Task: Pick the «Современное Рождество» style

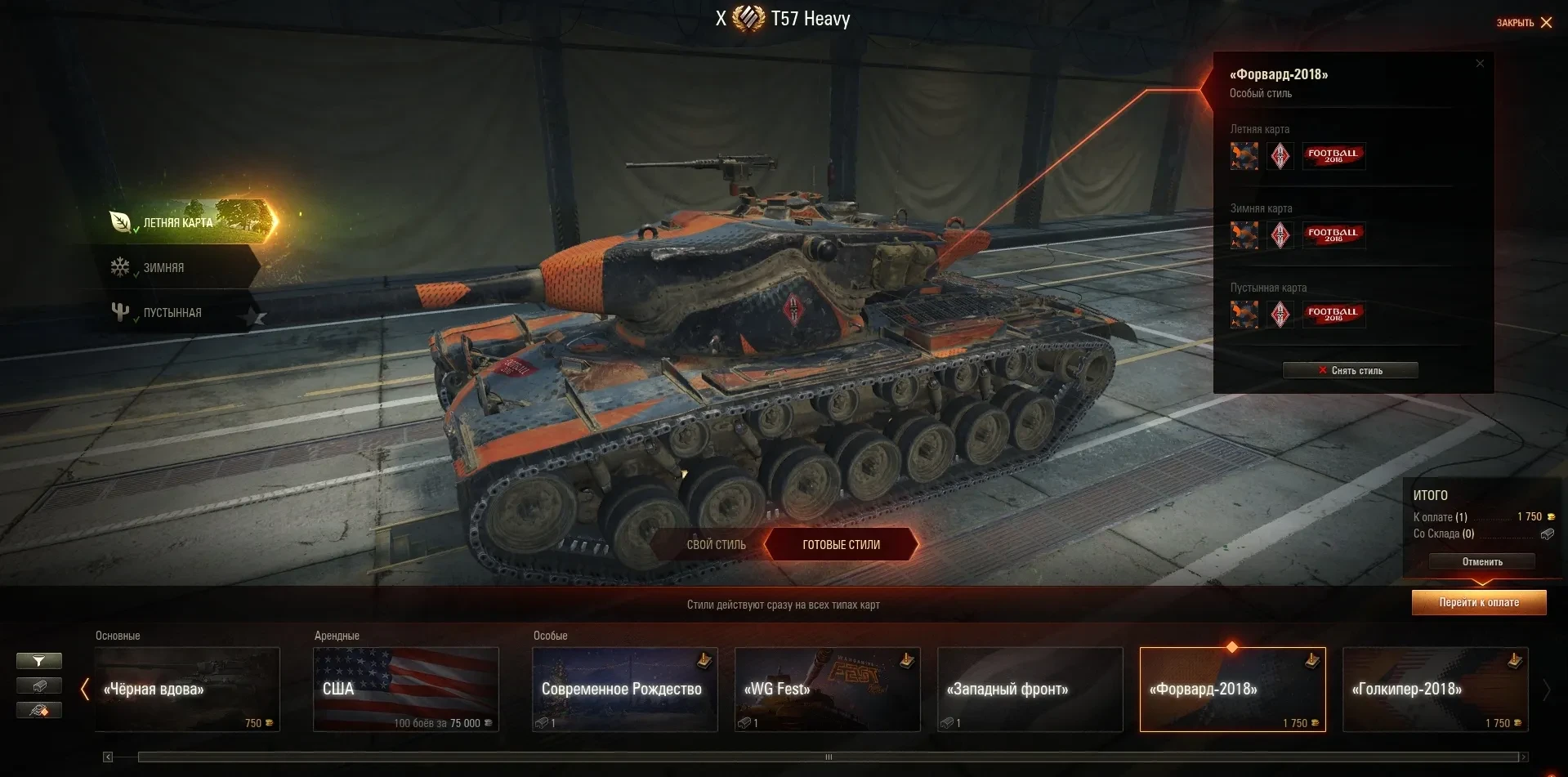Action: (x=624, y=690)
